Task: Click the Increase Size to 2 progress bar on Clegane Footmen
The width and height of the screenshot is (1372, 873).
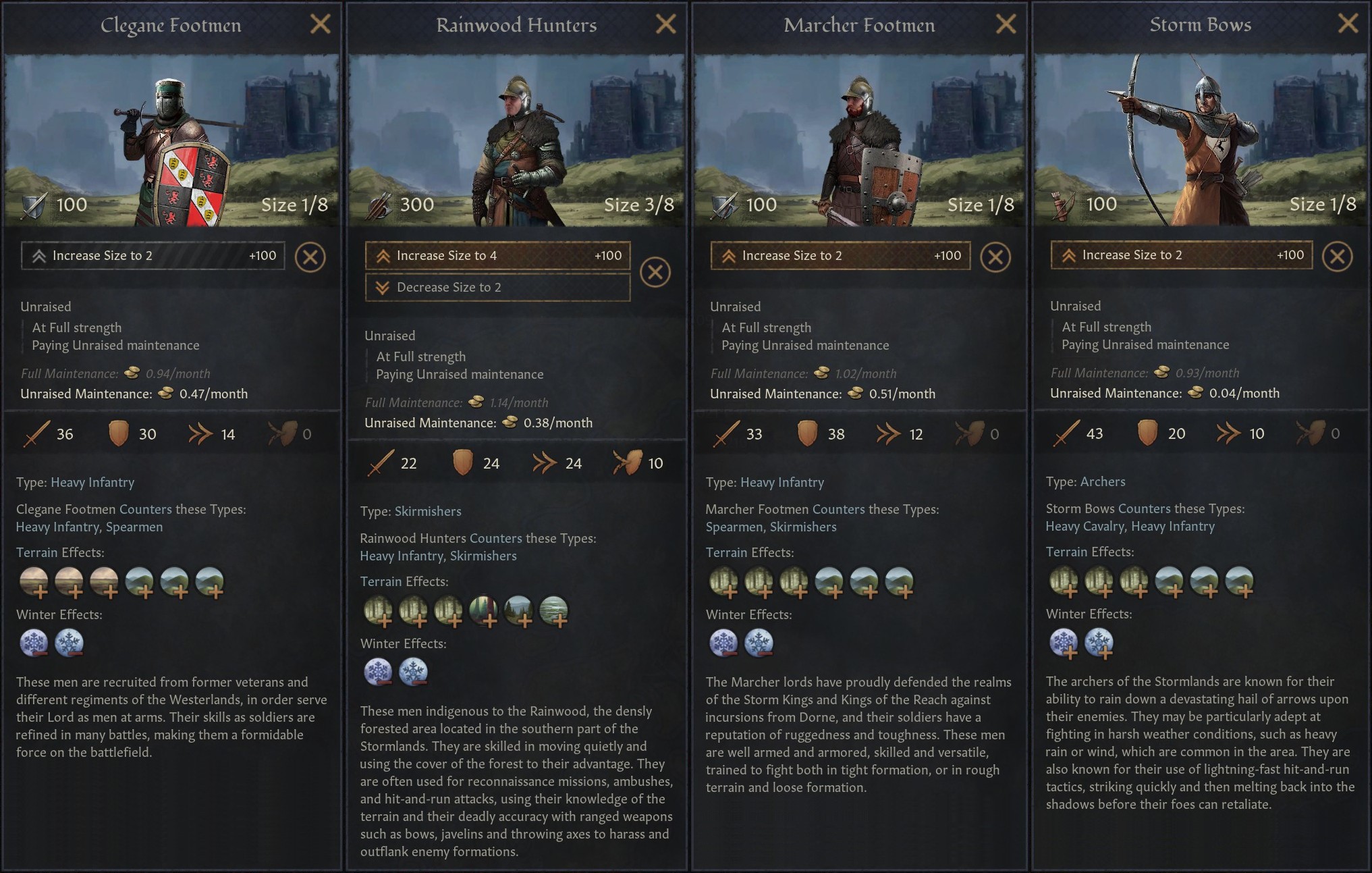Action: coord(154,256)
